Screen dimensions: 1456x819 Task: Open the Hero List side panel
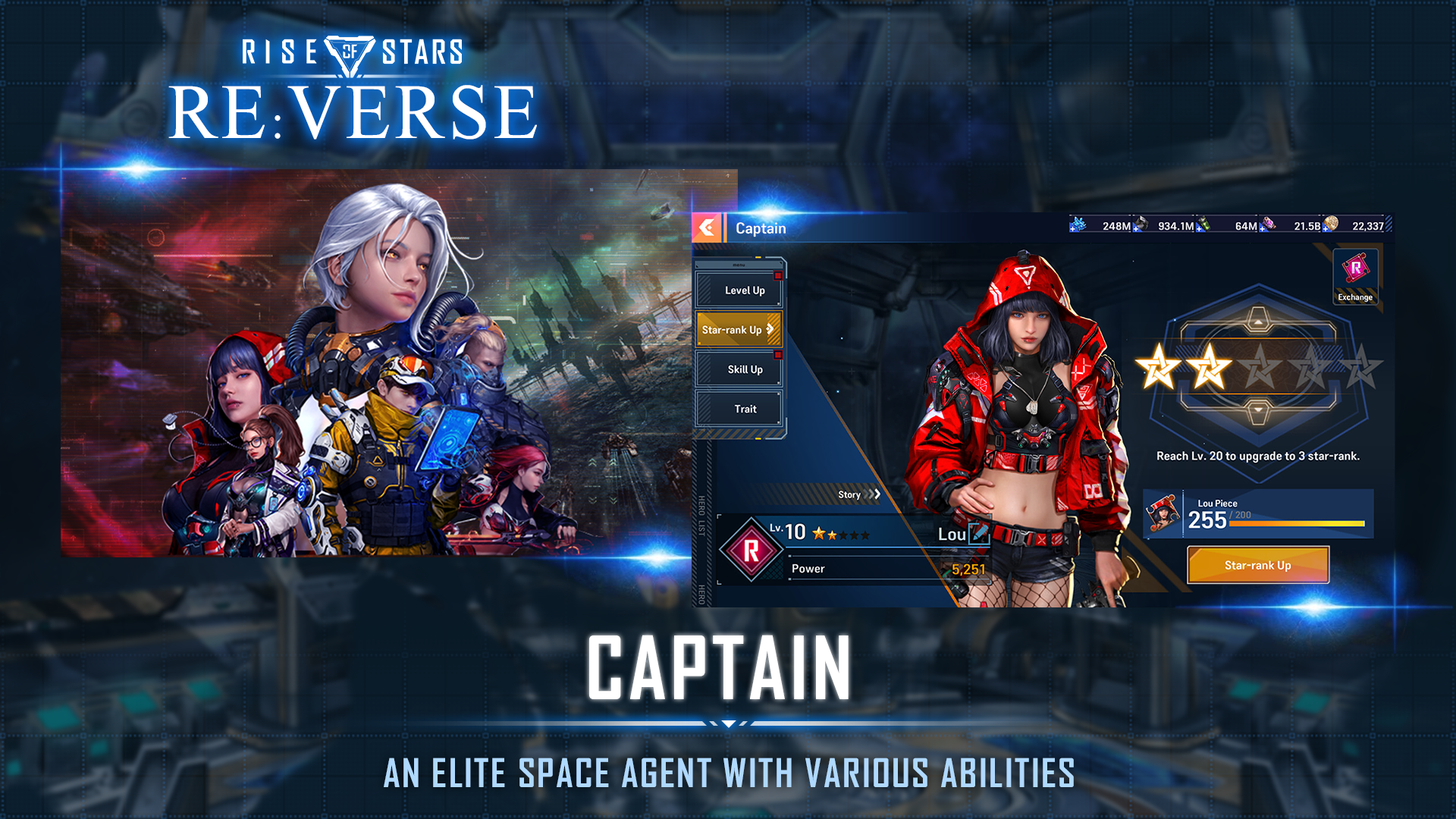tap(701, 516)
